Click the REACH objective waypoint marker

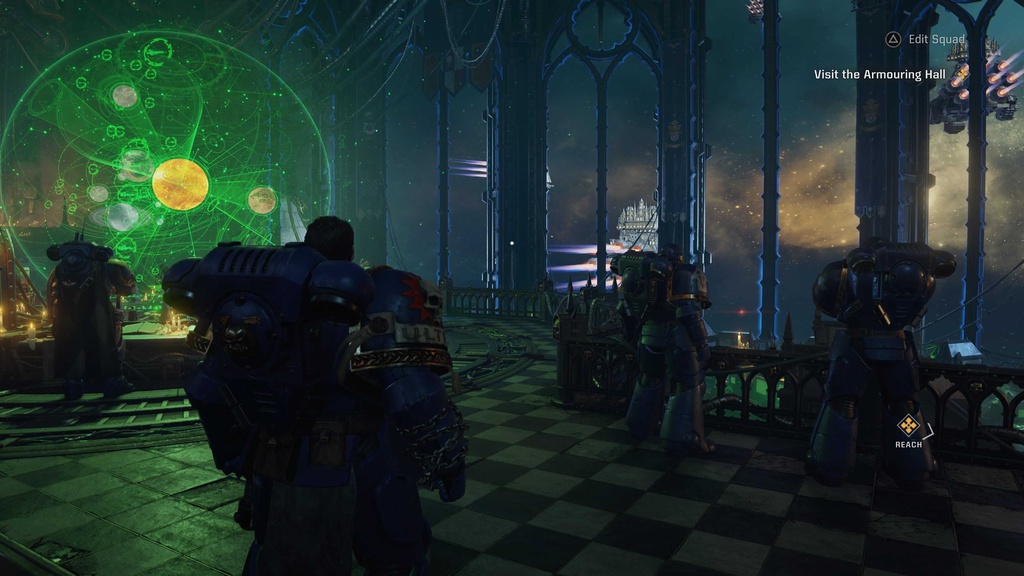[x=909, y=425]
